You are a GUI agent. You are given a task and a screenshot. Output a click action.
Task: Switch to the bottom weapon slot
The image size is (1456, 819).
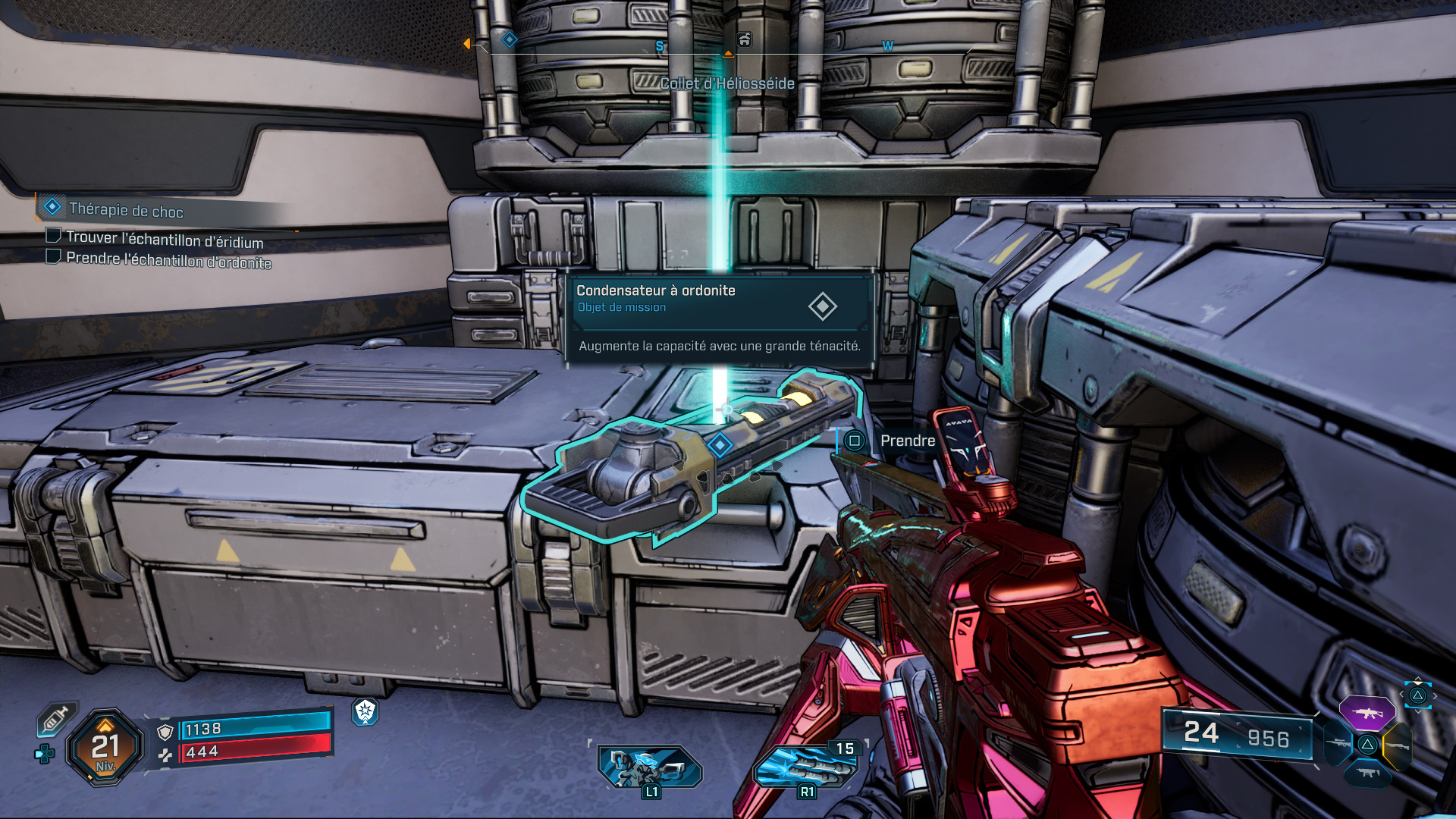(1367, 773)
